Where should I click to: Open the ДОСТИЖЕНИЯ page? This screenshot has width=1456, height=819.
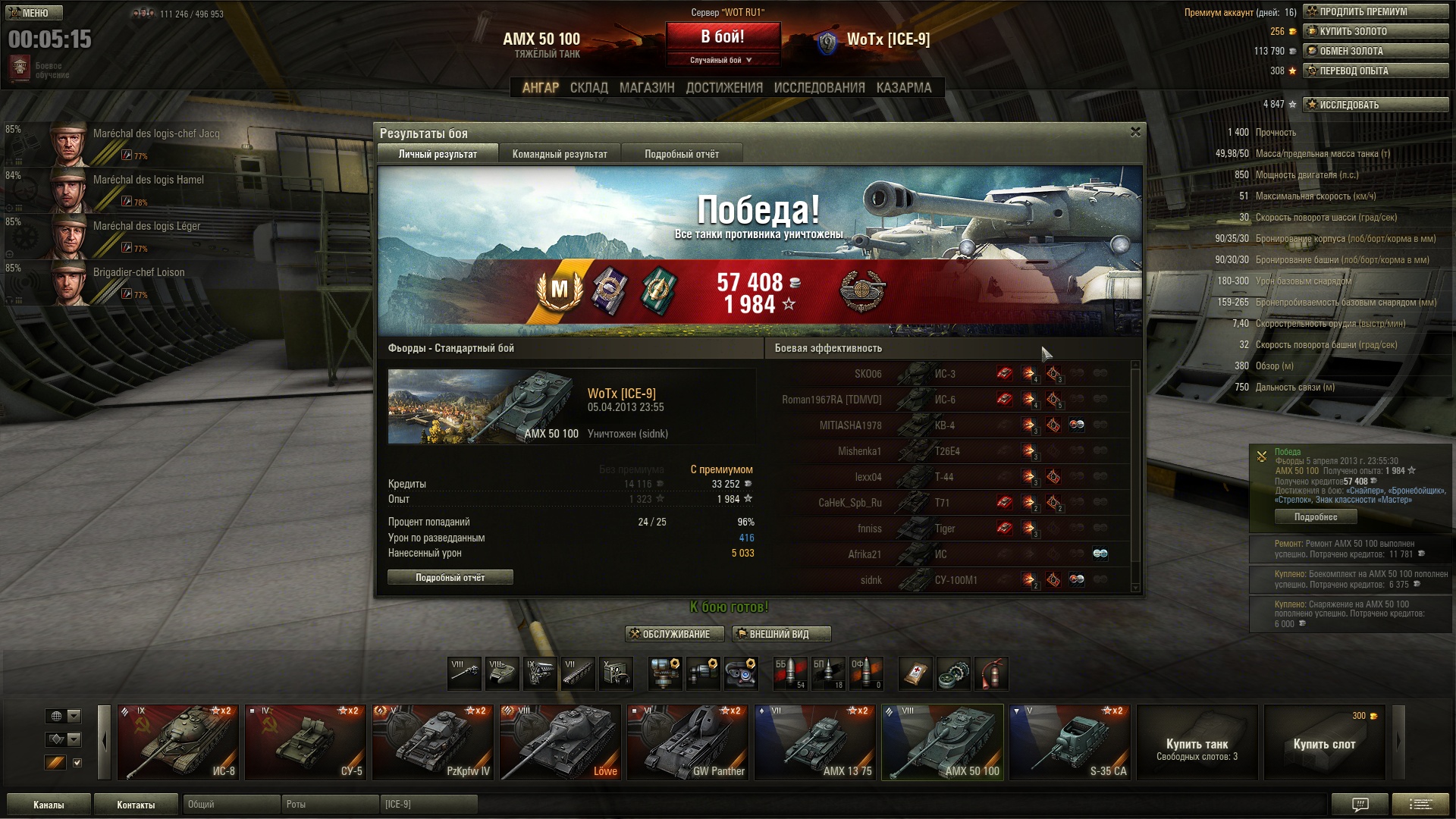pyautogui.click(x=724, y=88)
